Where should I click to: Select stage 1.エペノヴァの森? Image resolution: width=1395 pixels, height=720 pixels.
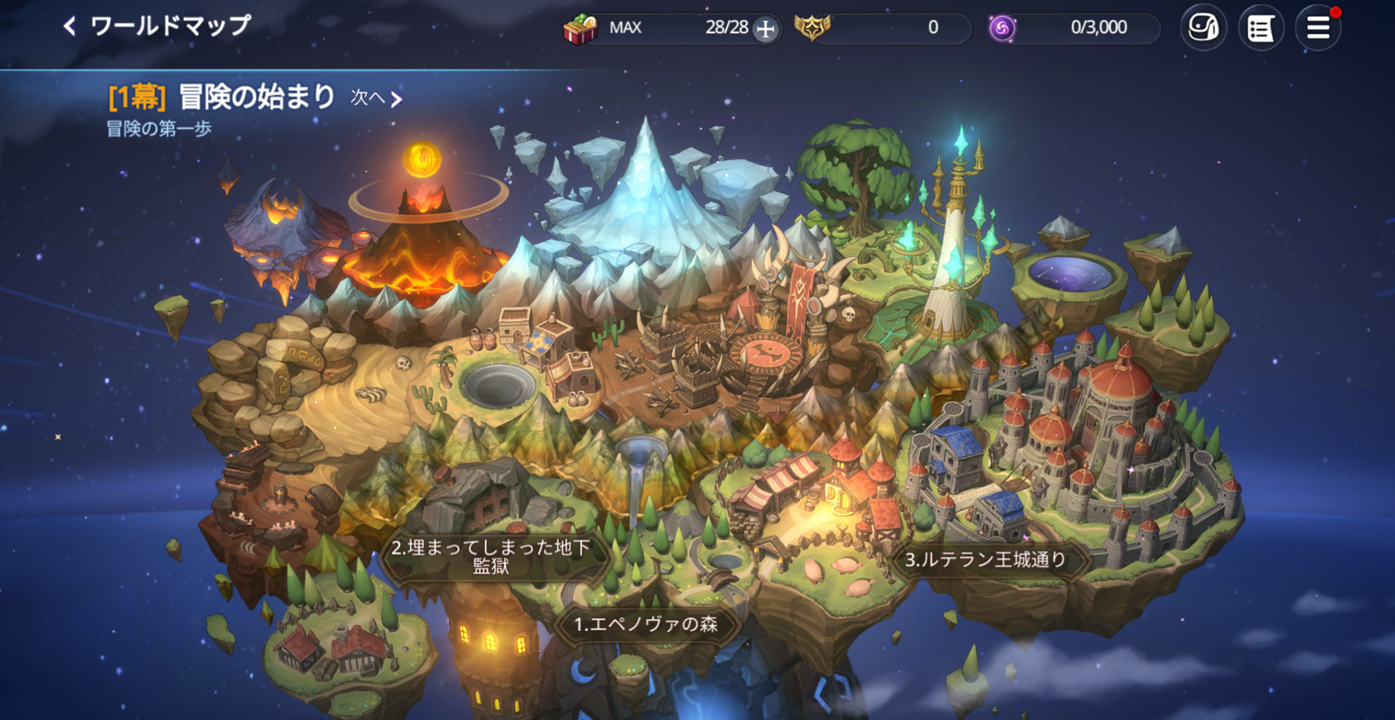[645, 626]
